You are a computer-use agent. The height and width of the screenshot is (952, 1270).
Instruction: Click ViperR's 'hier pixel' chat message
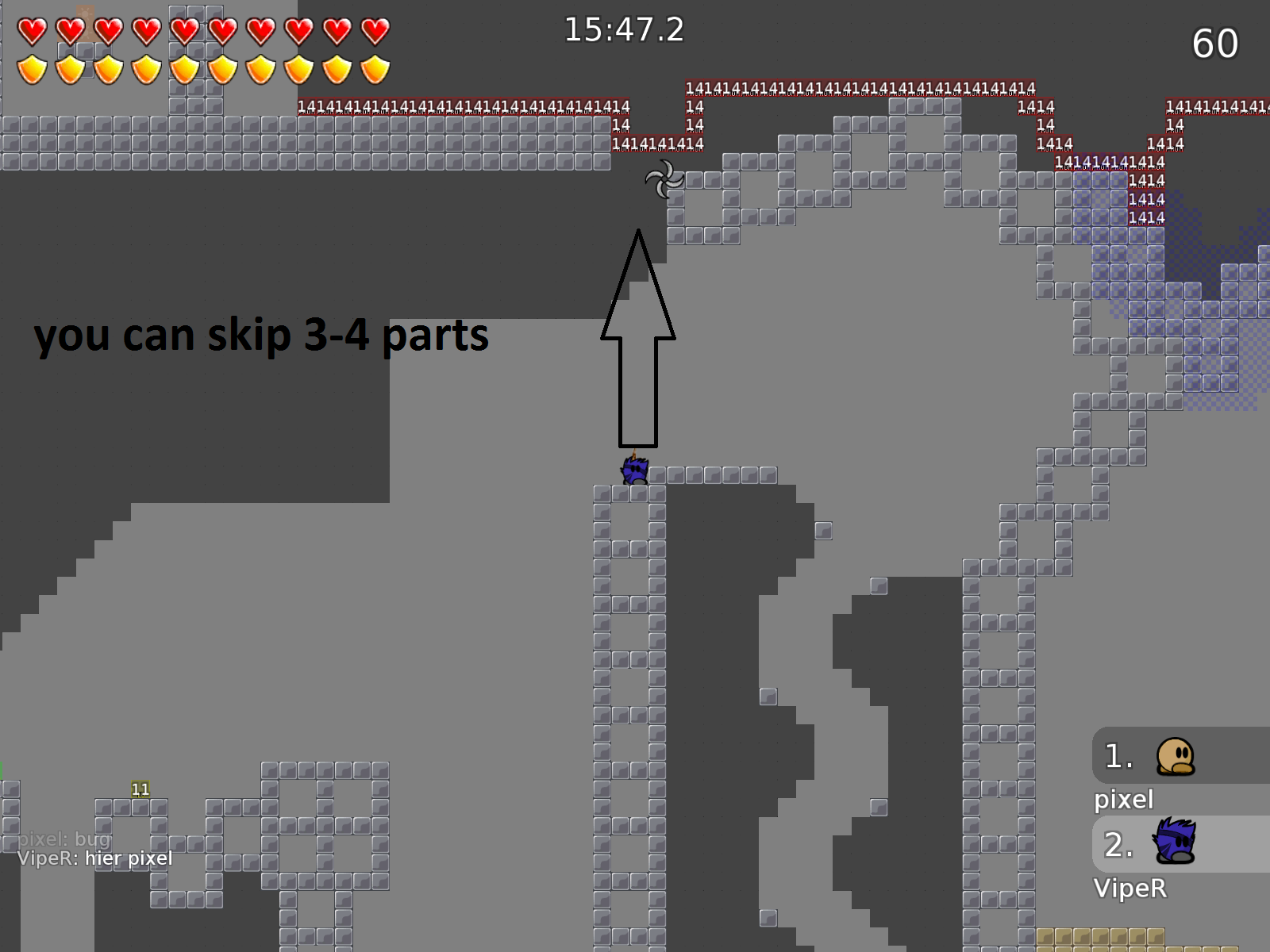point(94,858)
